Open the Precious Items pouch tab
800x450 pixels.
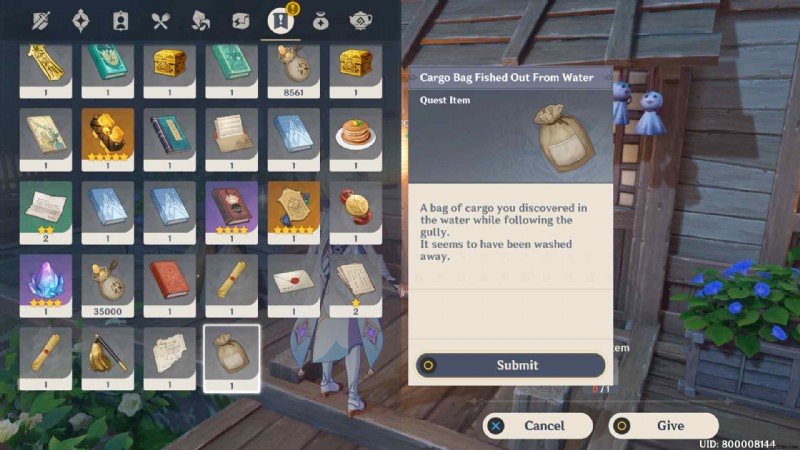321,20
